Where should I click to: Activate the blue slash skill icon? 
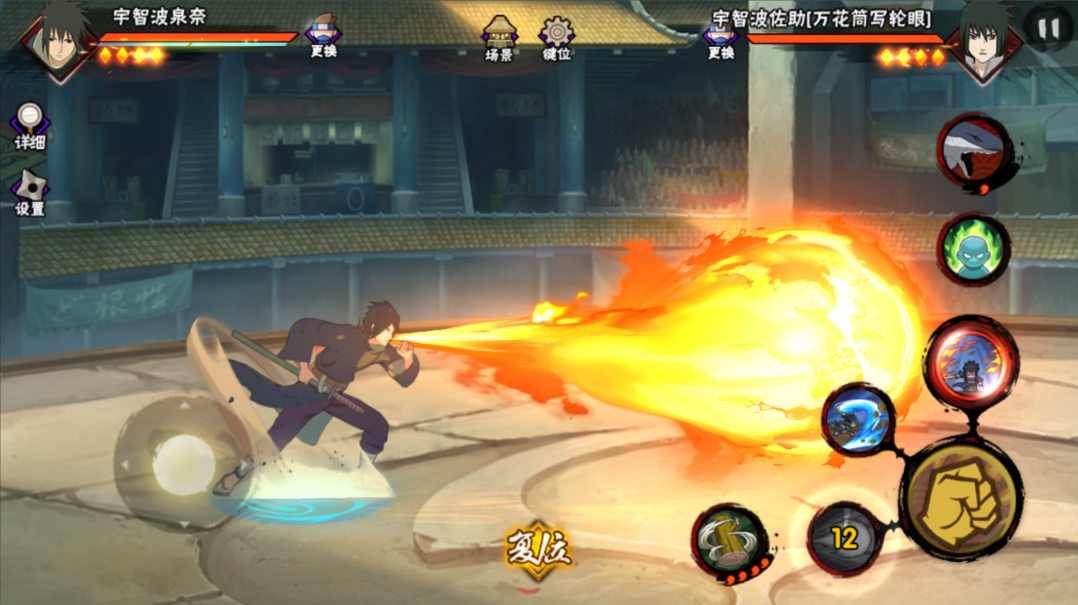[858, 419]
